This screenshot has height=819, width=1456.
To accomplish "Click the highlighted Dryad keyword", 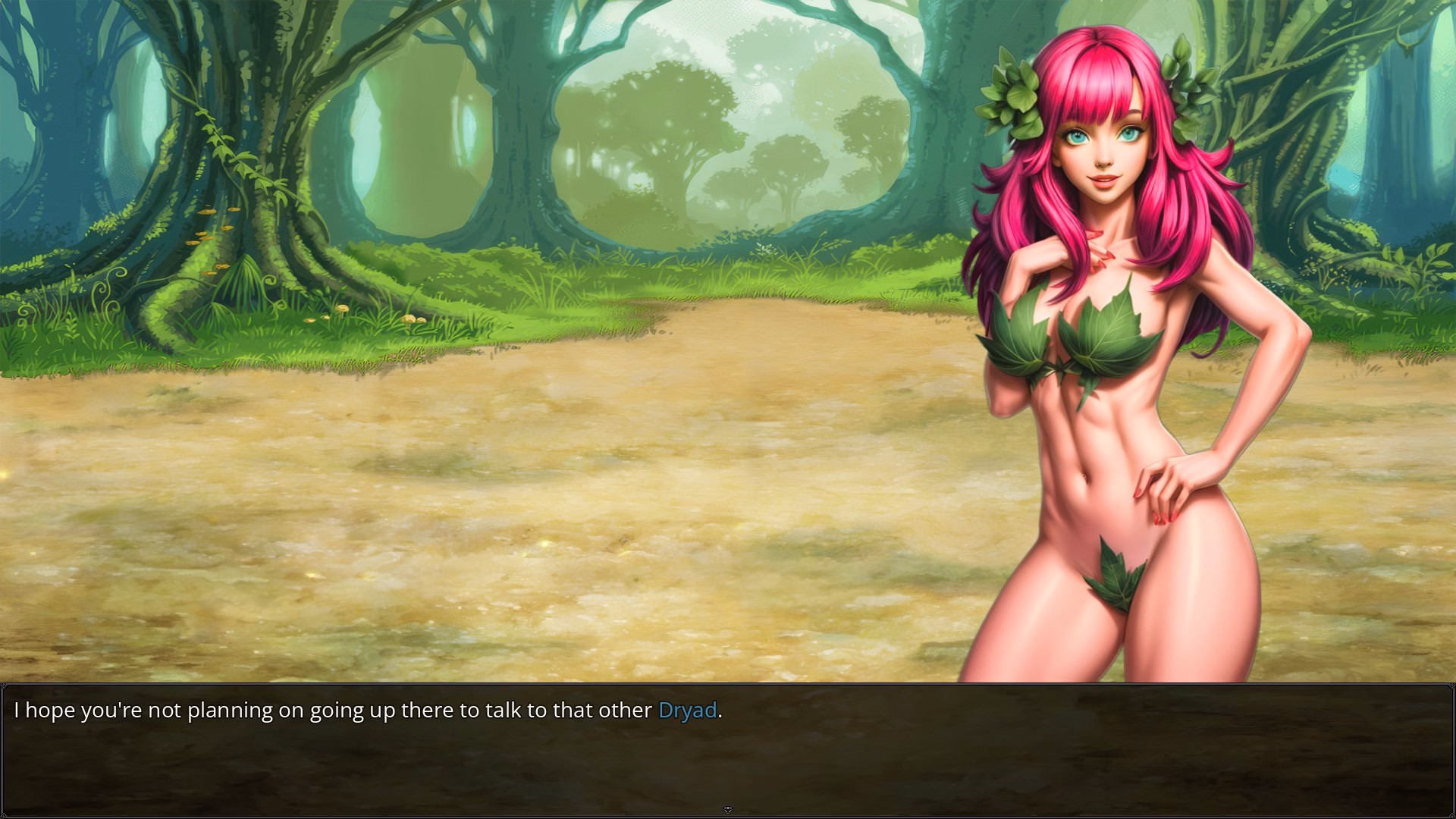I will pos(687,711).
